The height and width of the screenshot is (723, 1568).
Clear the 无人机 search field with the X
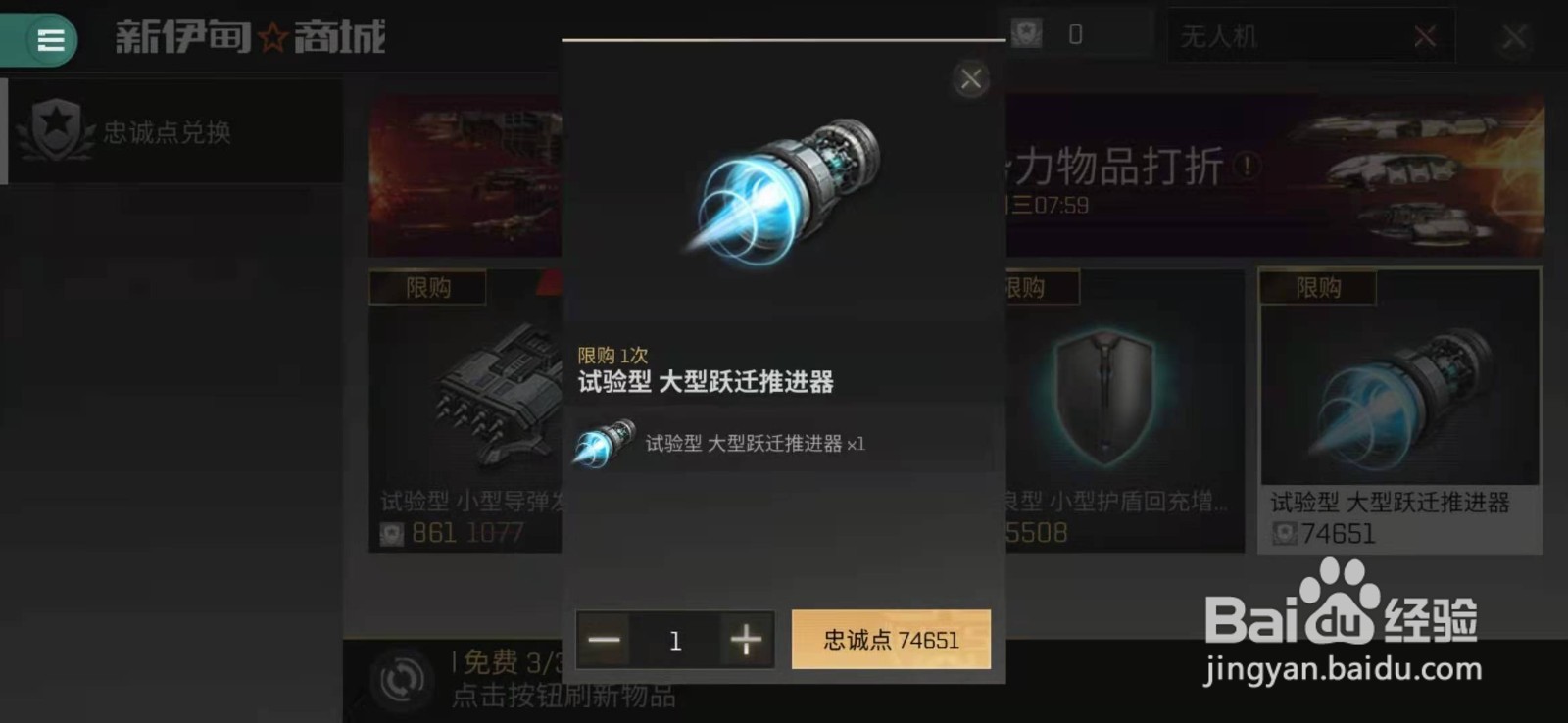[x=1426, y=34]
